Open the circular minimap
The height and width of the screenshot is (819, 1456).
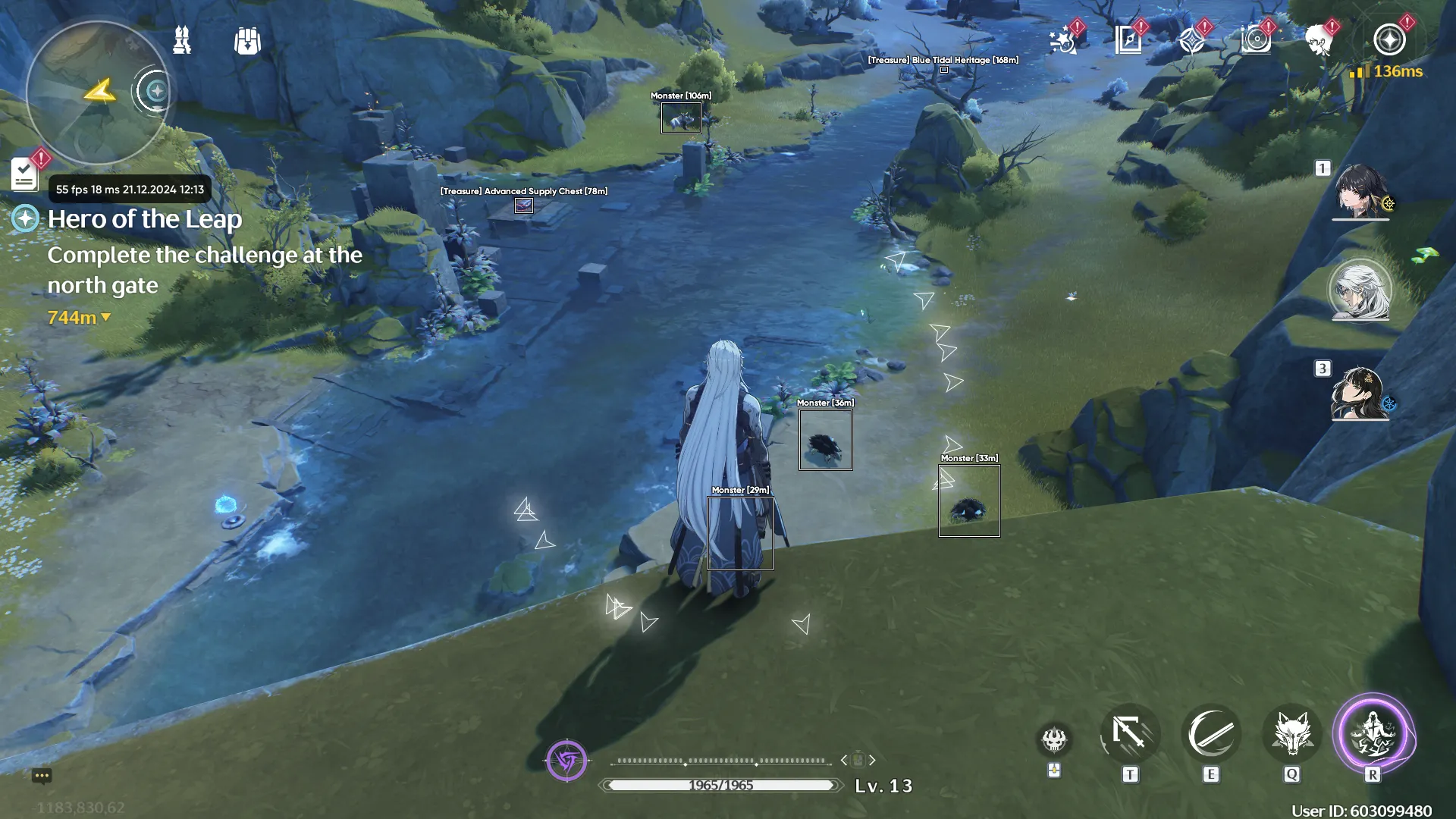point(97,93)
